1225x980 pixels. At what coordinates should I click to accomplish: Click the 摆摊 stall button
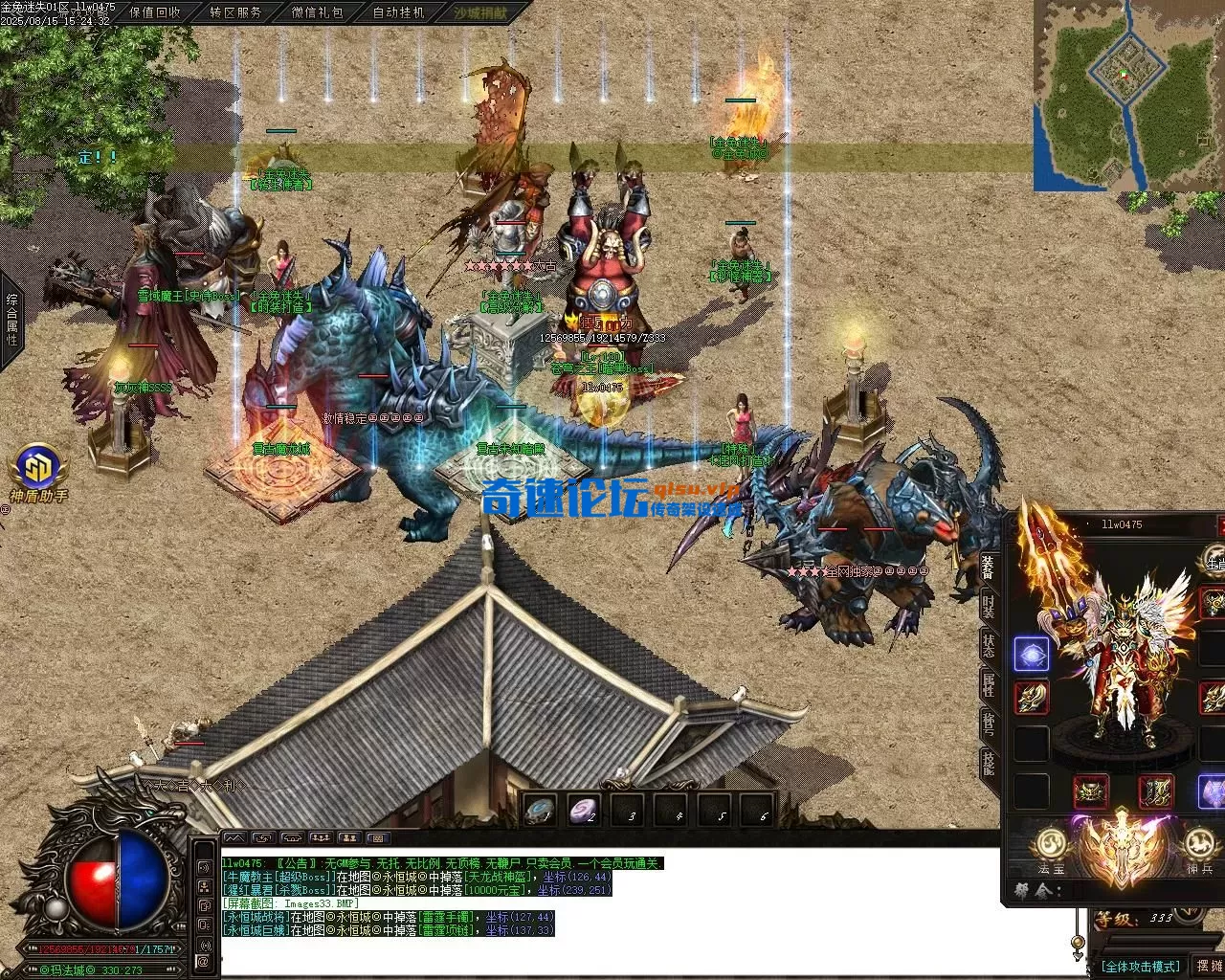pos(1210,967)
